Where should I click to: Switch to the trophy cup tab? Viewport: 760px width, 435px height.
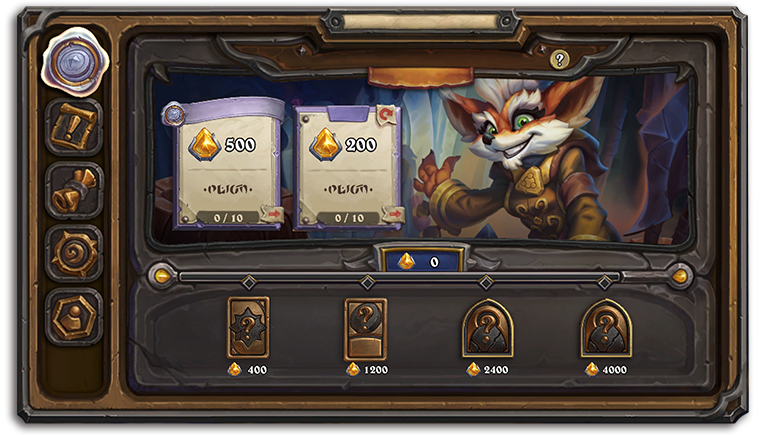73,191
